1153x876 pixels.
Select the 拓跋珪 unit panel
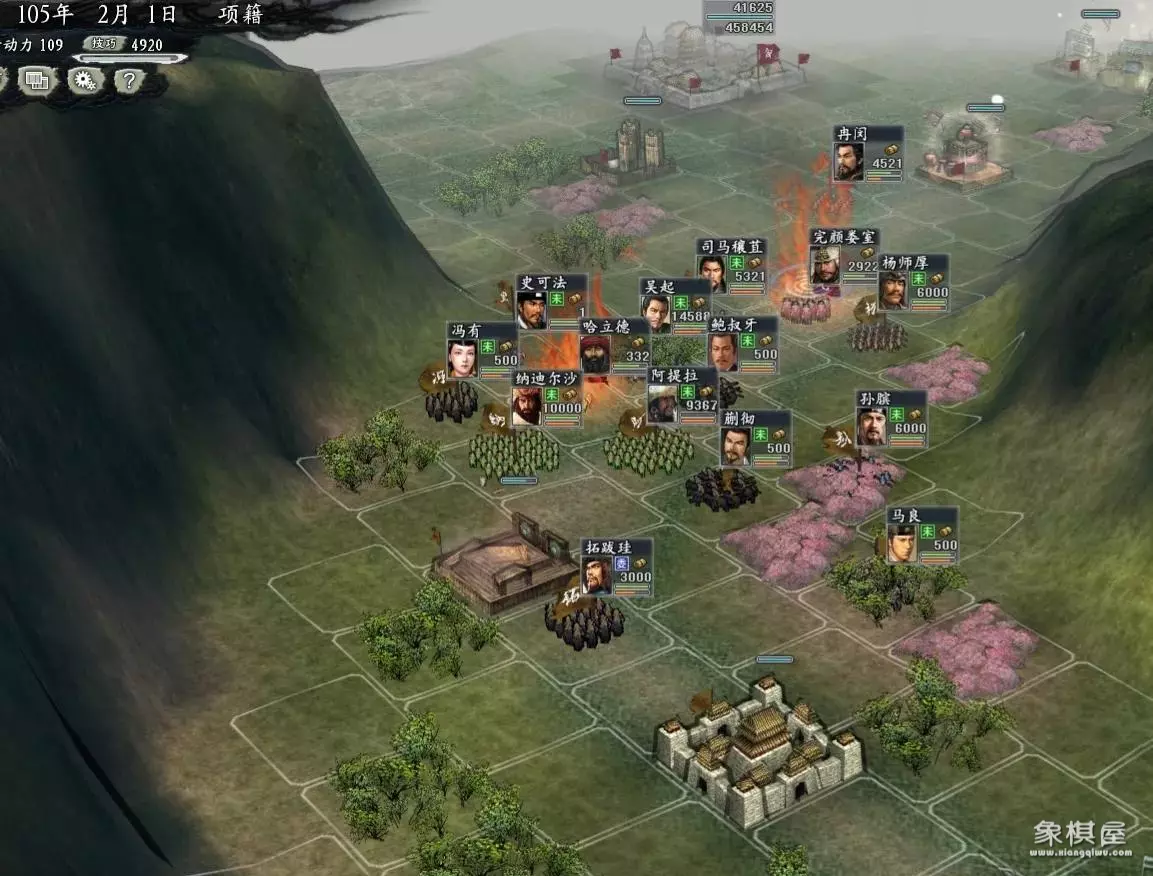pos(616,567)
